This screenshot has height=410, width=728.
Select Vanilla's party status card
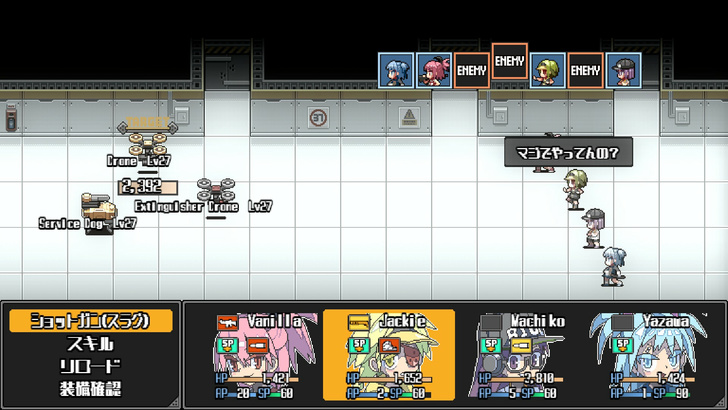(256, 355)
